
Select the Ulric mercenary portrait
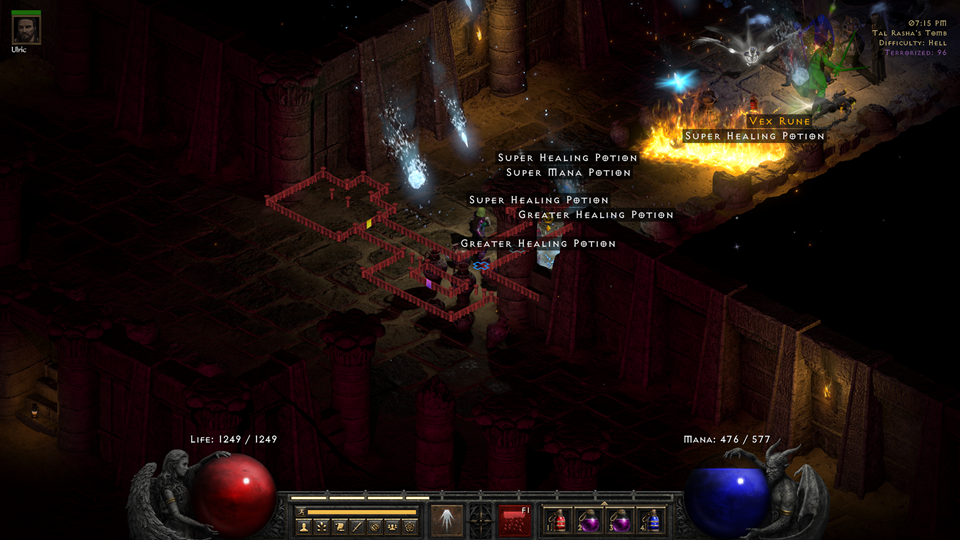coord(27,29)
